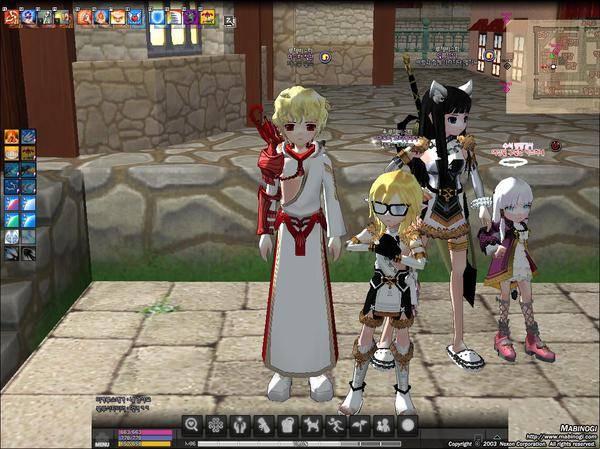Image resolution: width=600 pixels, height=449 pixels.
Task: Open the two-person party icon
Action: click(383, 425)
